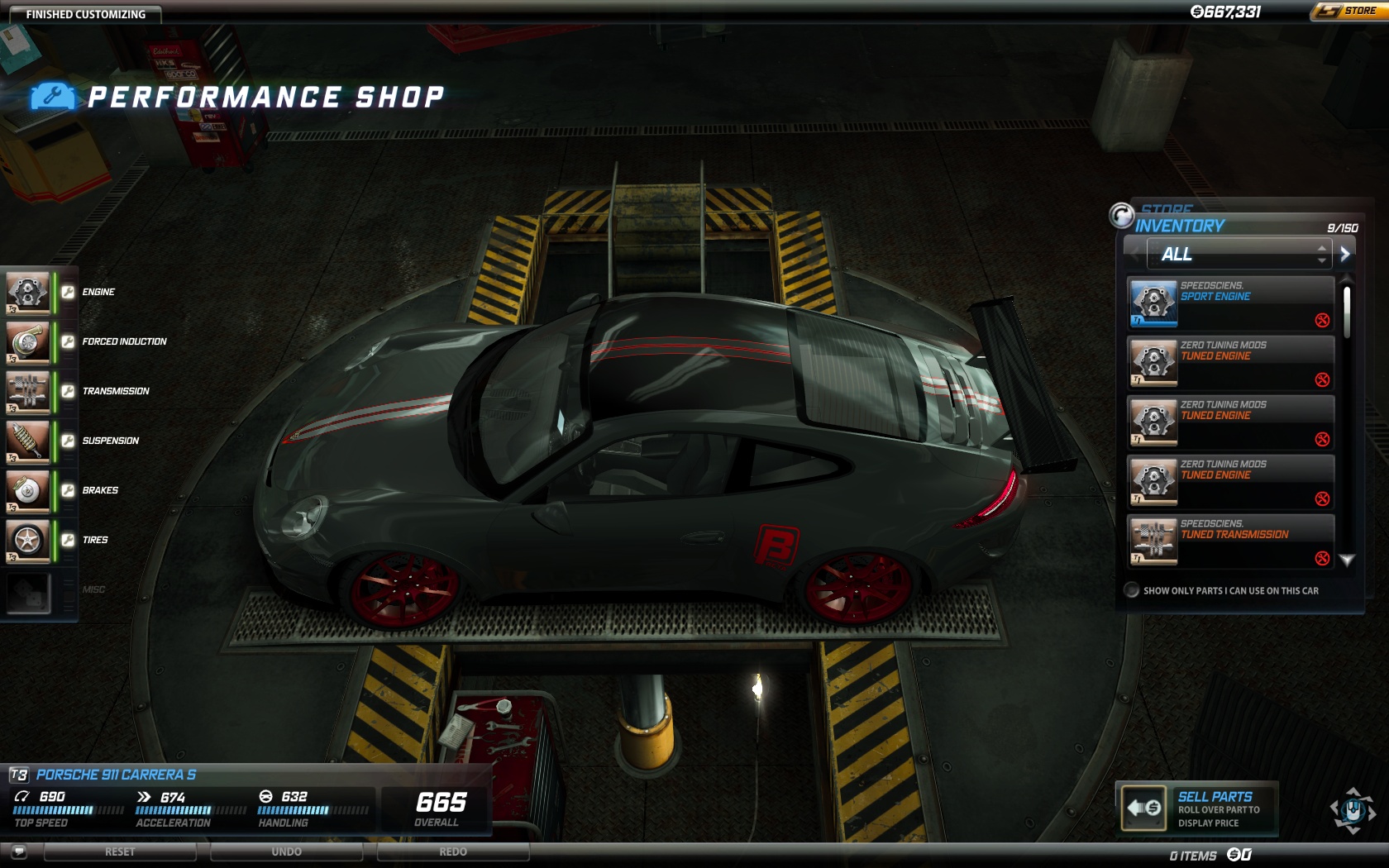Viewport: 1389px width, 868px height.
Task: Open the ALL inventory filter dropdown
Action: pos(1239,254)
